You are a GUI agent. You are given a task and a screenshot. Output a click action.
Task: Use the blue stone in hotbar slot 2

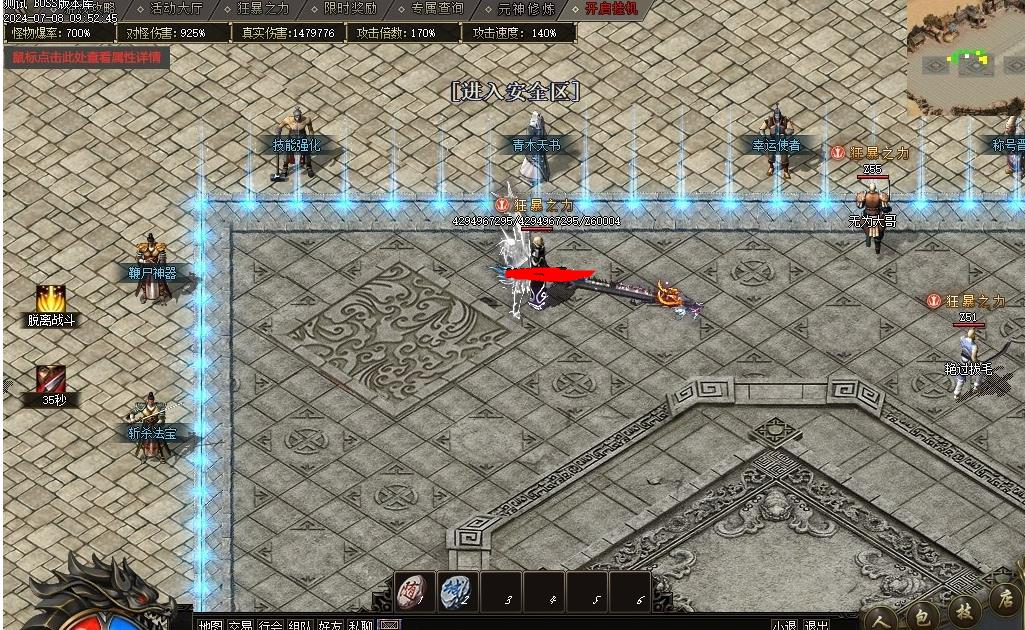pyautogui.click(x=458, y=591)
